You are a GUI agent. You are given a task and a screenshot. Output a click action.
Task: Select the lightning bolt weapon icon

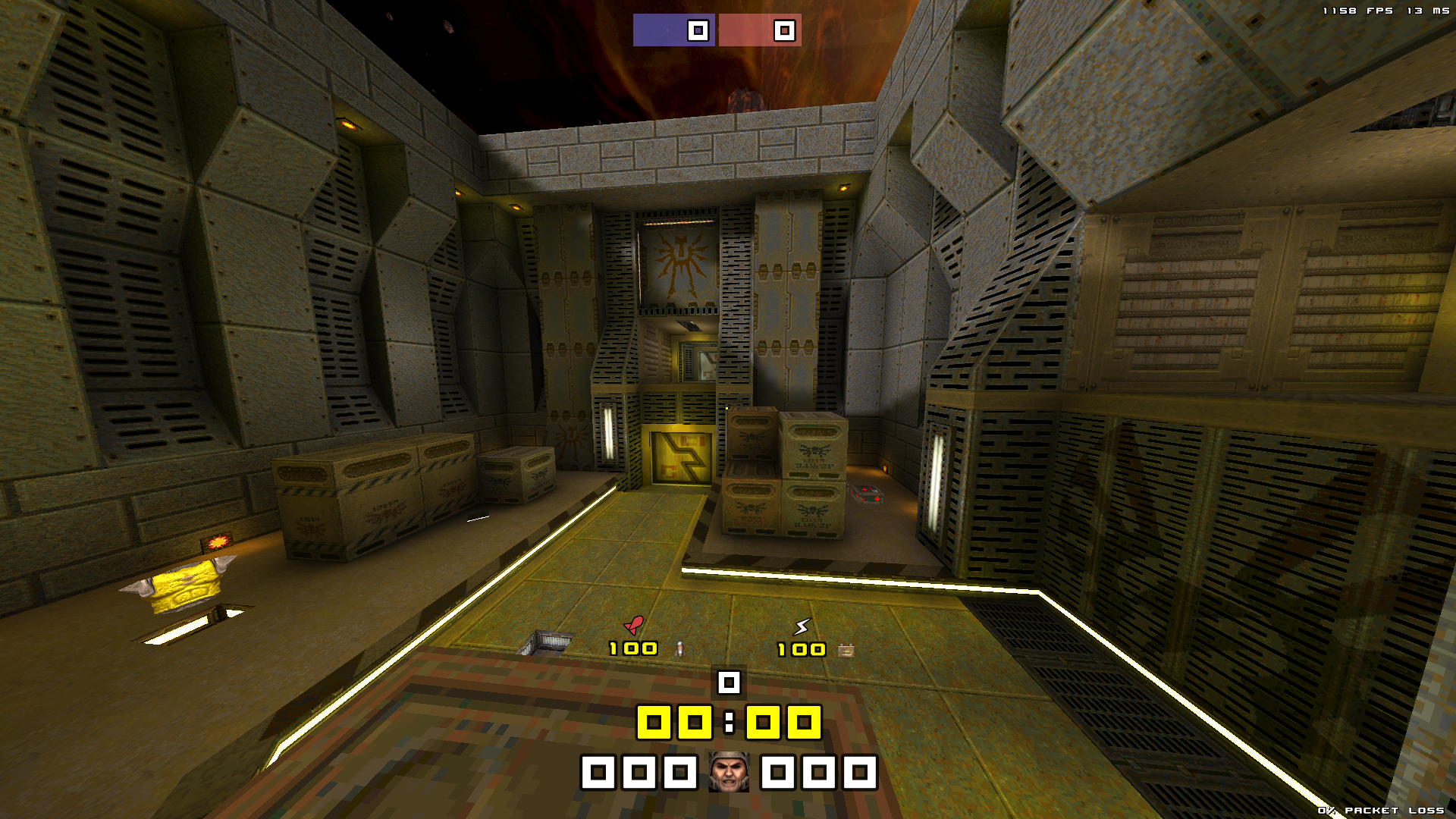click(x=802, y=626)
